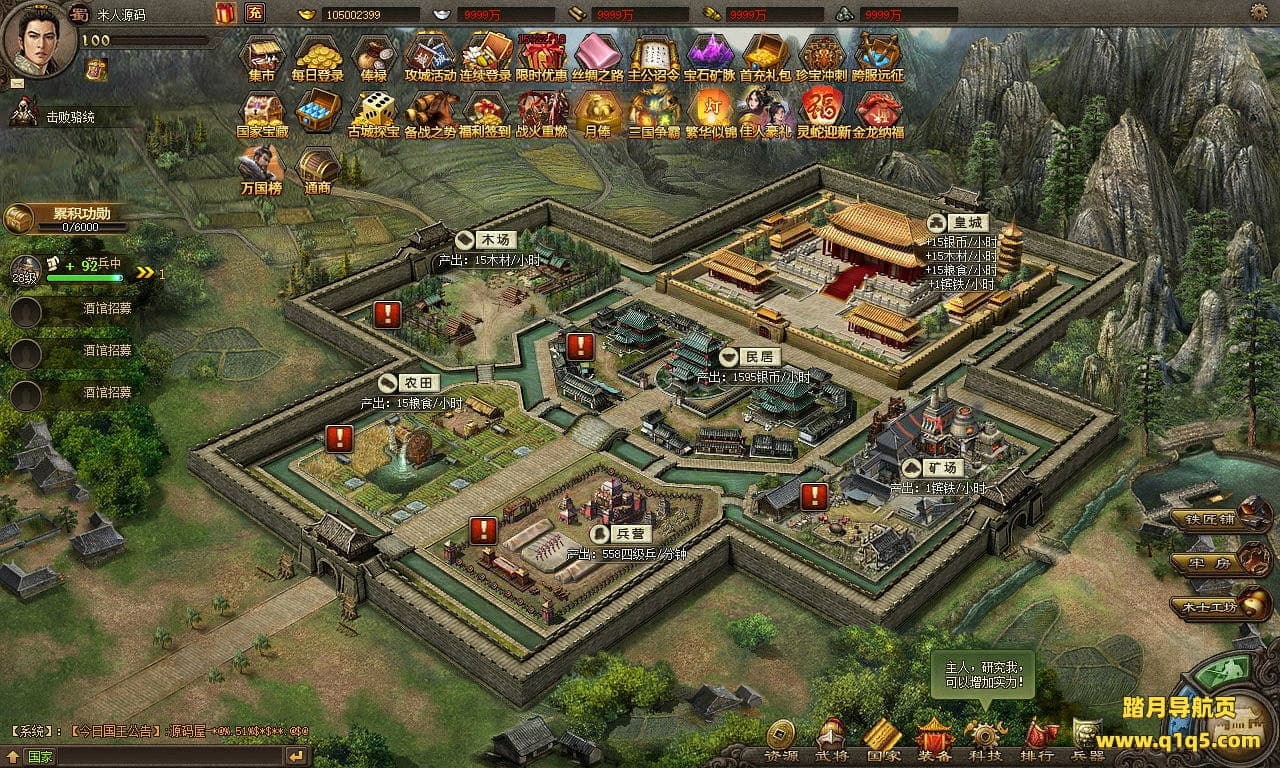Open the 击败骆统 quest tracker

(70, 116)
